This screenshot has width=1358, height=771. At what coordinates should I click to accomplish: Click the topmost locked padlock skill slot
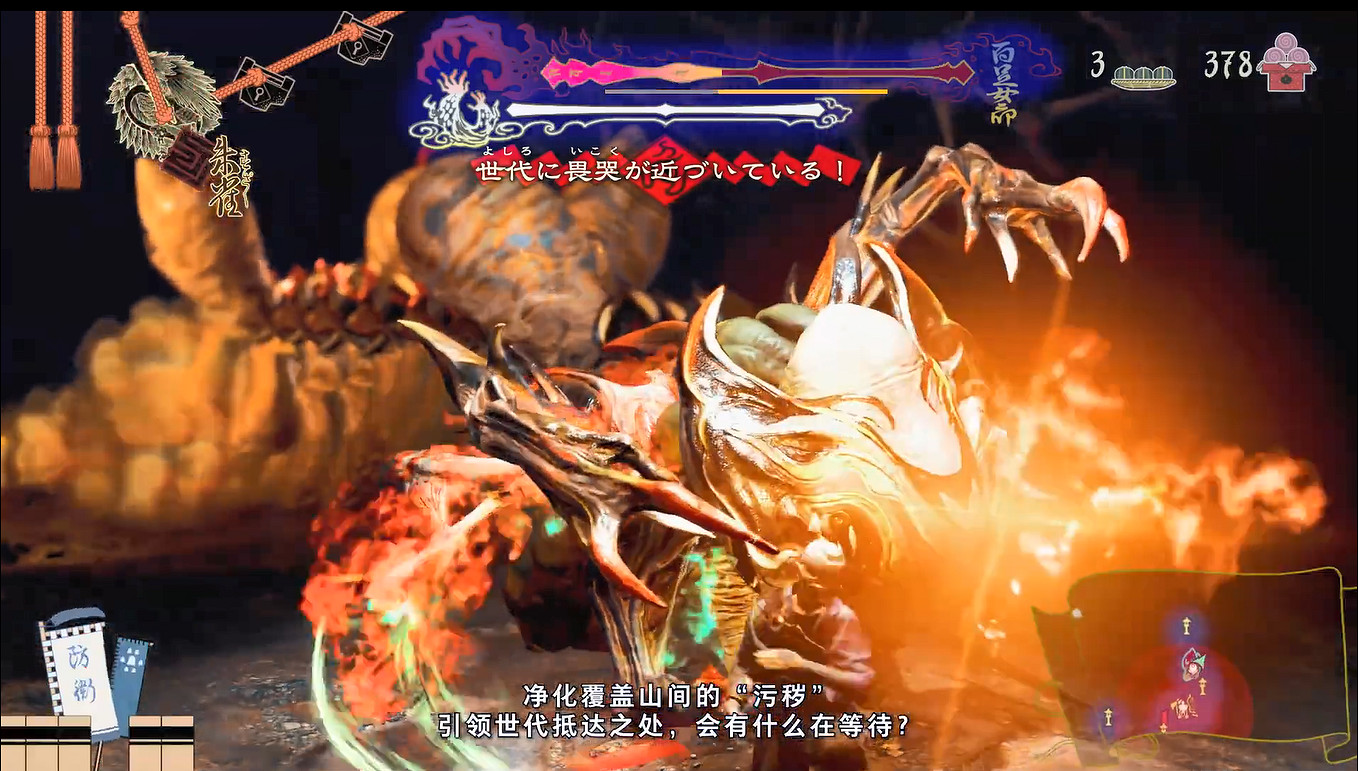pyautogui.click(x=357, y=47)
